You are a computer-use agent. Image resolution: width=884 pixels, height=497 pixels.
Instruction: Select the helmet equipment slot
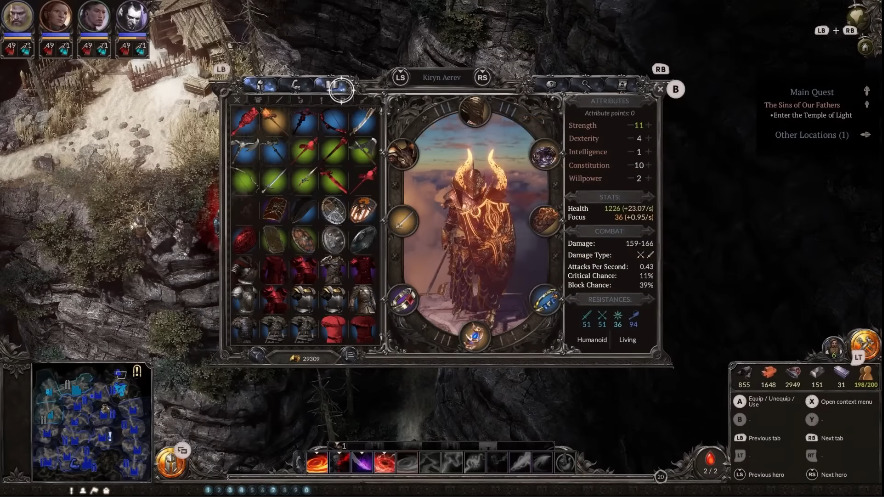coord(474,110)
